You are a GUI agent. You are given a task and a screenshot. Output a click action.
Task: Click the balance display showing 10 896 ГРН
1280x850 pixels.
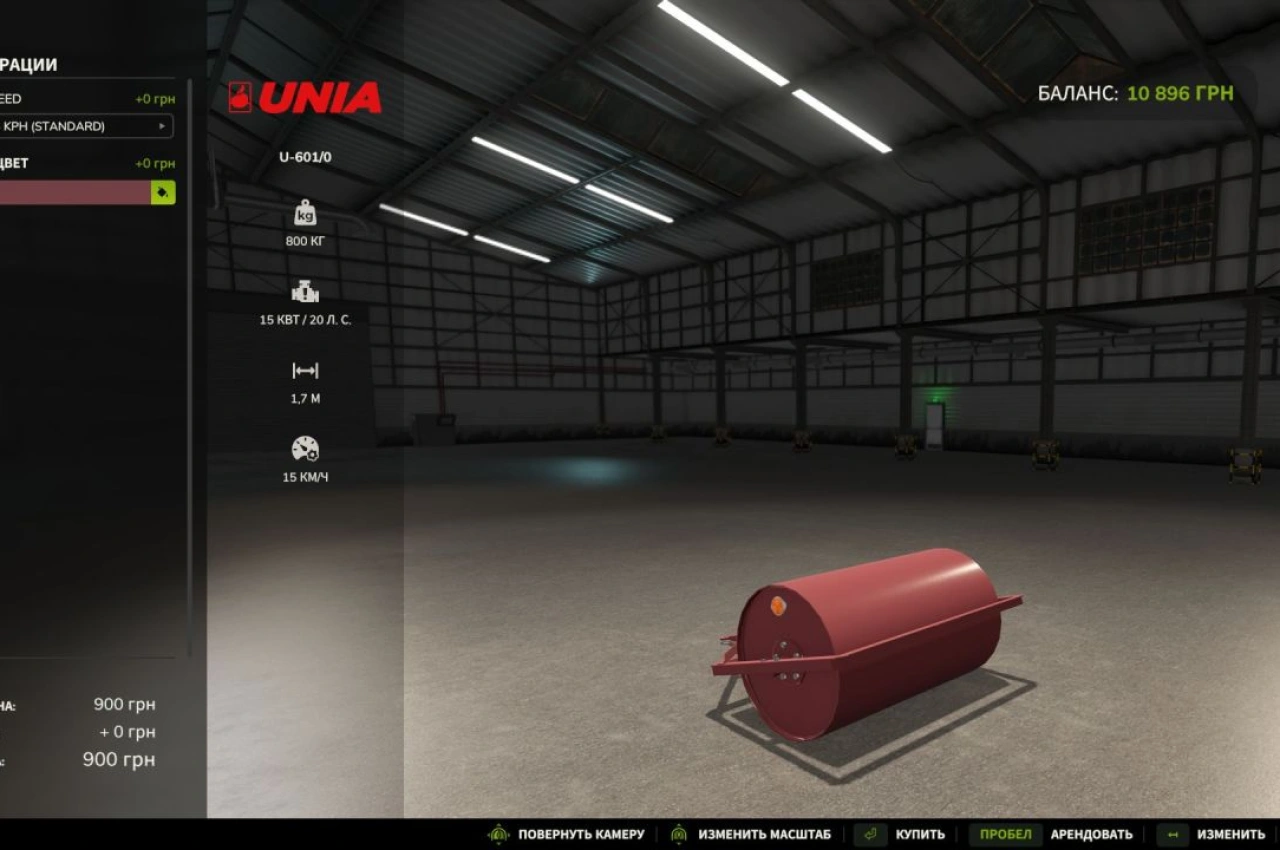1135,94
